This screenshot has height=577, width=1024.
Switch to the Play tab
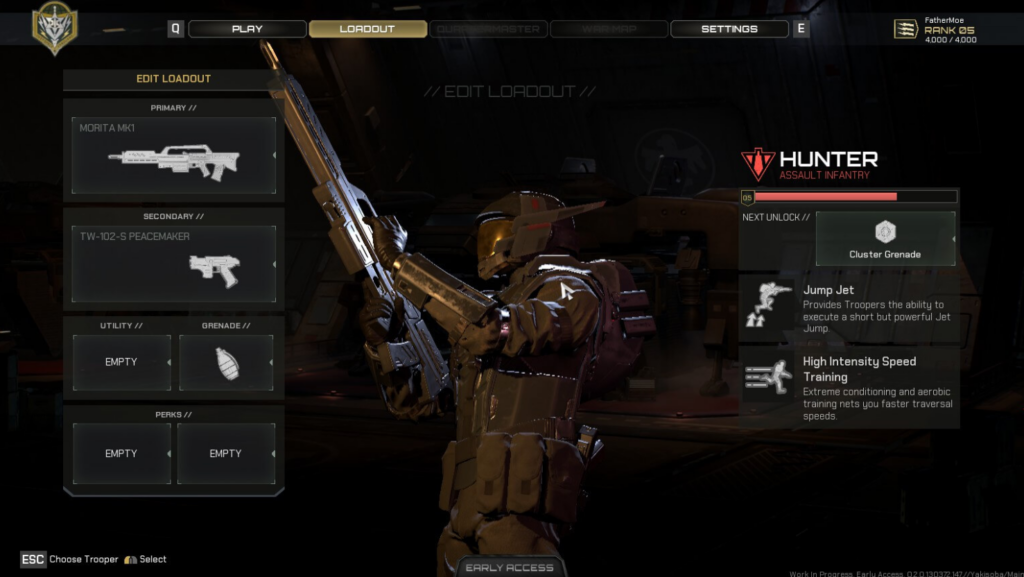pyautogui.click(x=247, y=29)
